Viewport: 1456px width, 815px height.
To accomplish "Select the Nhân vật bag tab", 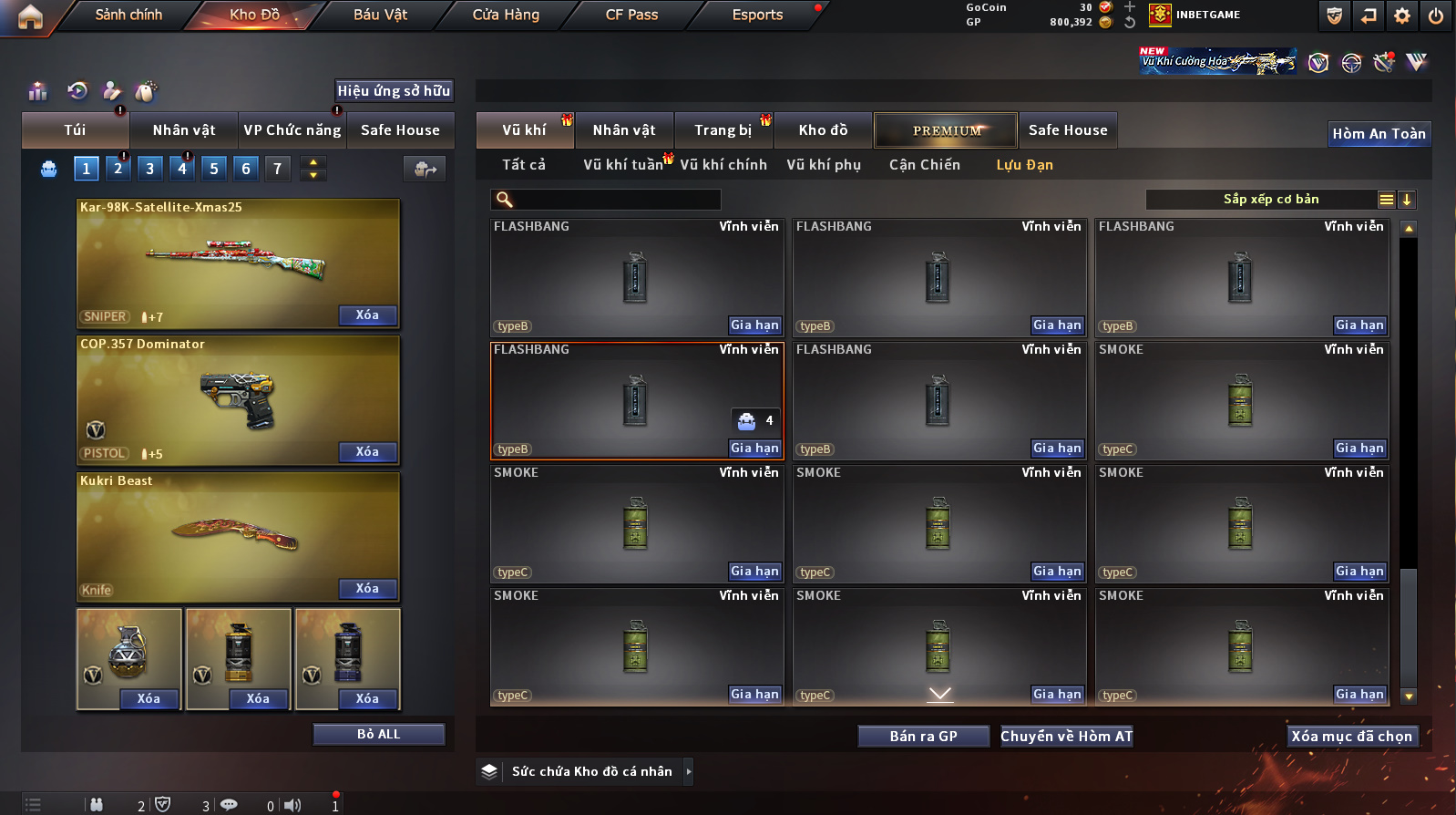I will click(184, 130).
